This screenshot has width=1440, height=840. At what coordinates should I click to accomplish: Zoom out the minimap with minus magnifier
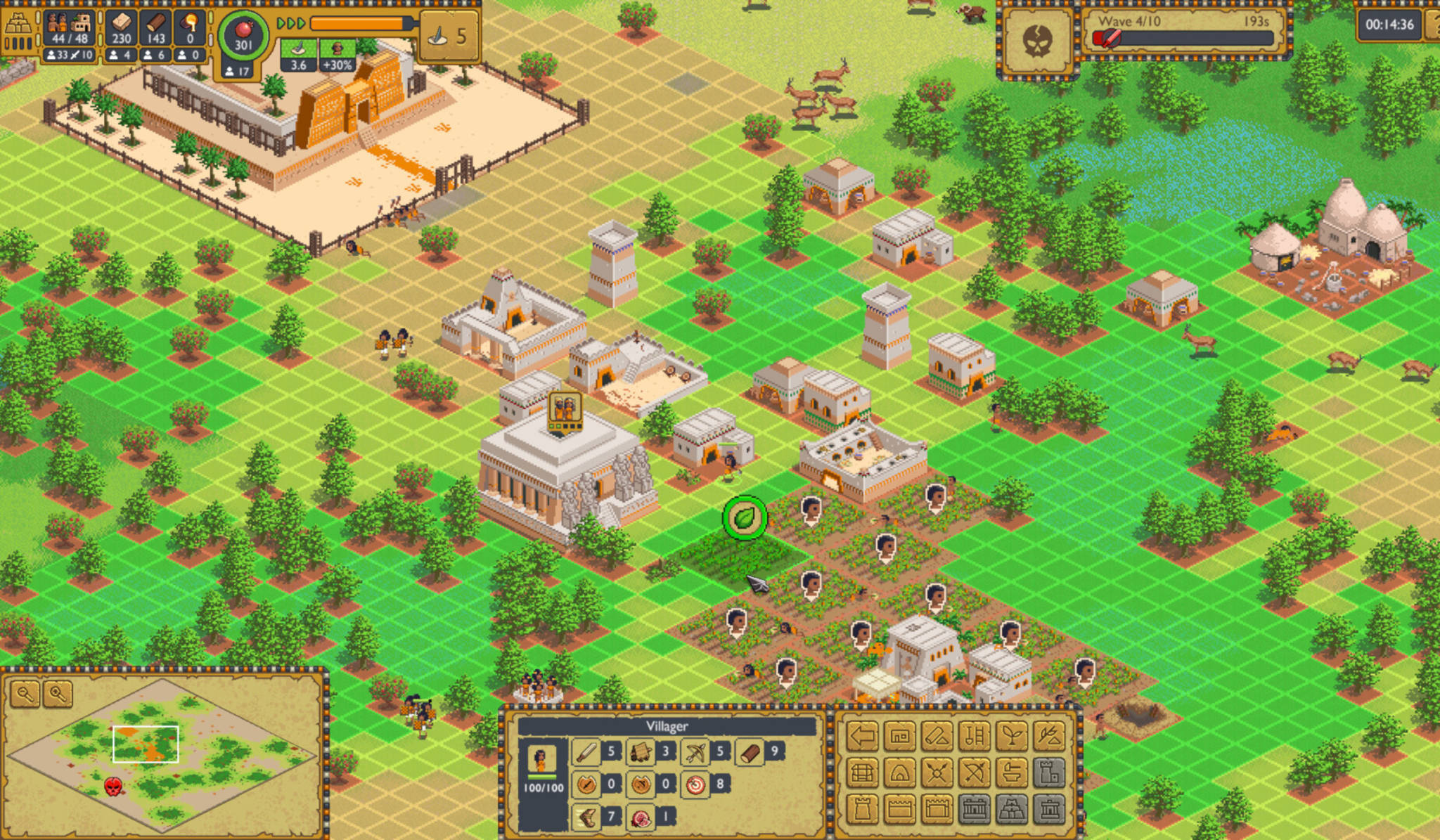click(25, 694)
